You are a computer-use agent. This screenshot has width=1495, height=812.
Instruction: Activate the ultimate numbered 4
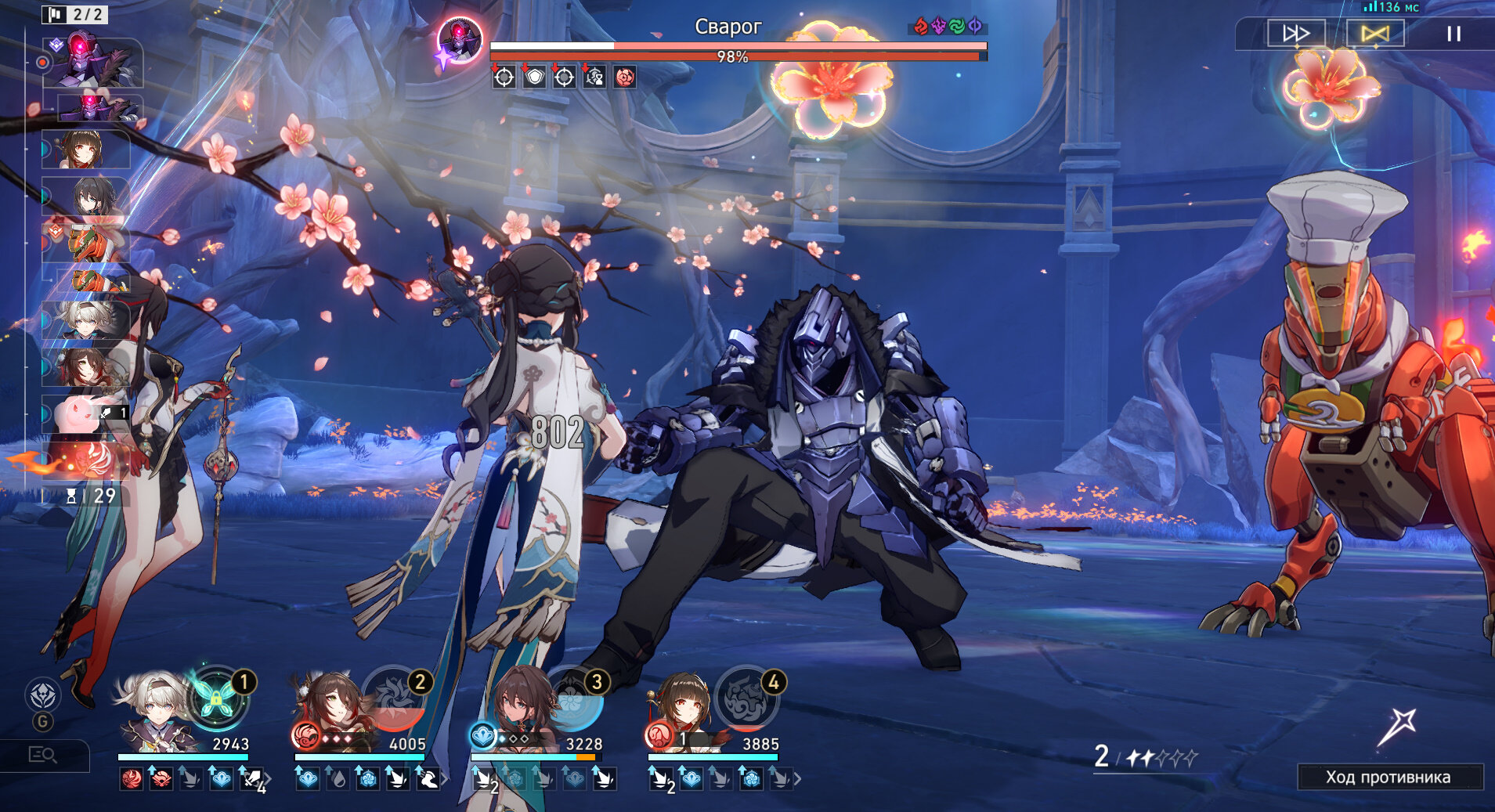click(x=746, y=698)
